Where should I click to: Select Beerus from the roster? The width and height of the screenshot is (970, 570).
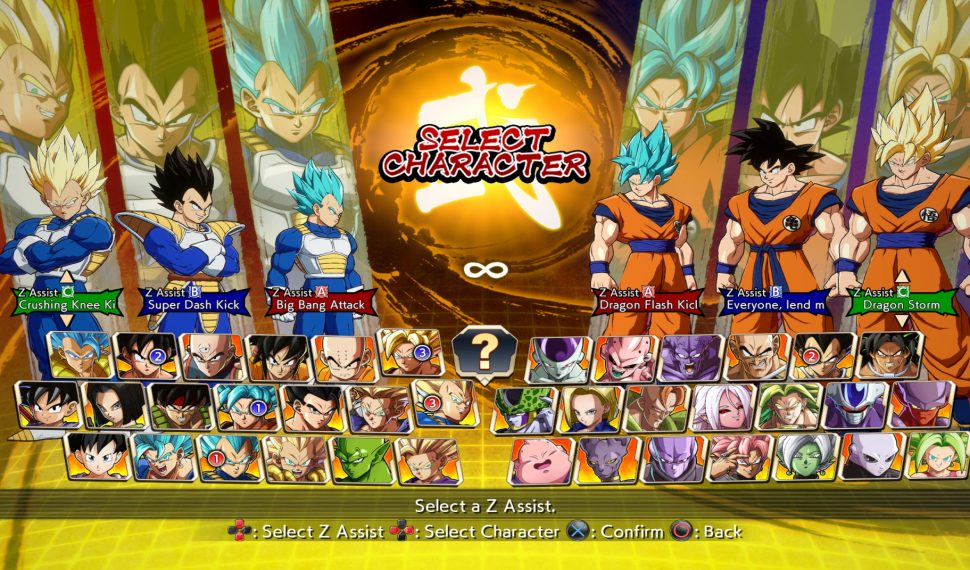[x=608, y=459]
